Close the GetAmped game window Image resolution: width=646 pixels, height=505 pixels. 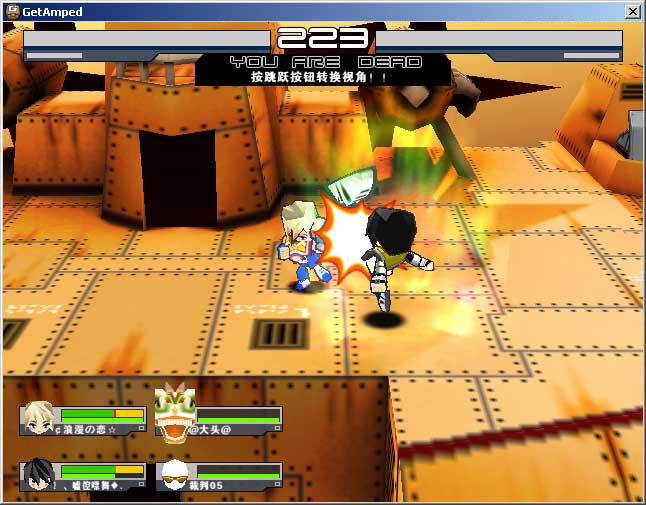(x=632, y=11)
